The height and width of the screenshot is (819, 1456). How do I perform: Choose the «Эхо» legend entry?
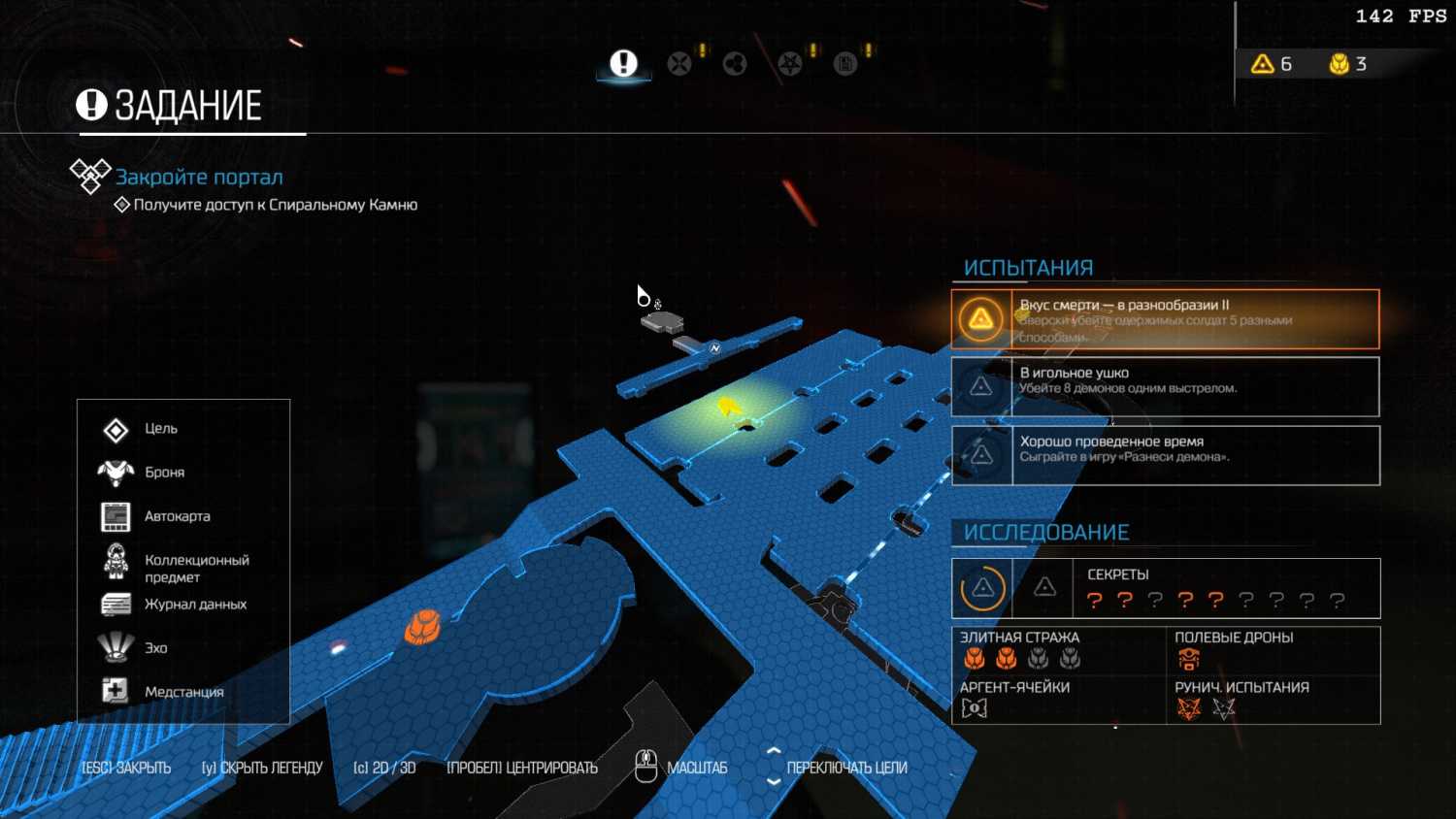(x=155, y=648)
